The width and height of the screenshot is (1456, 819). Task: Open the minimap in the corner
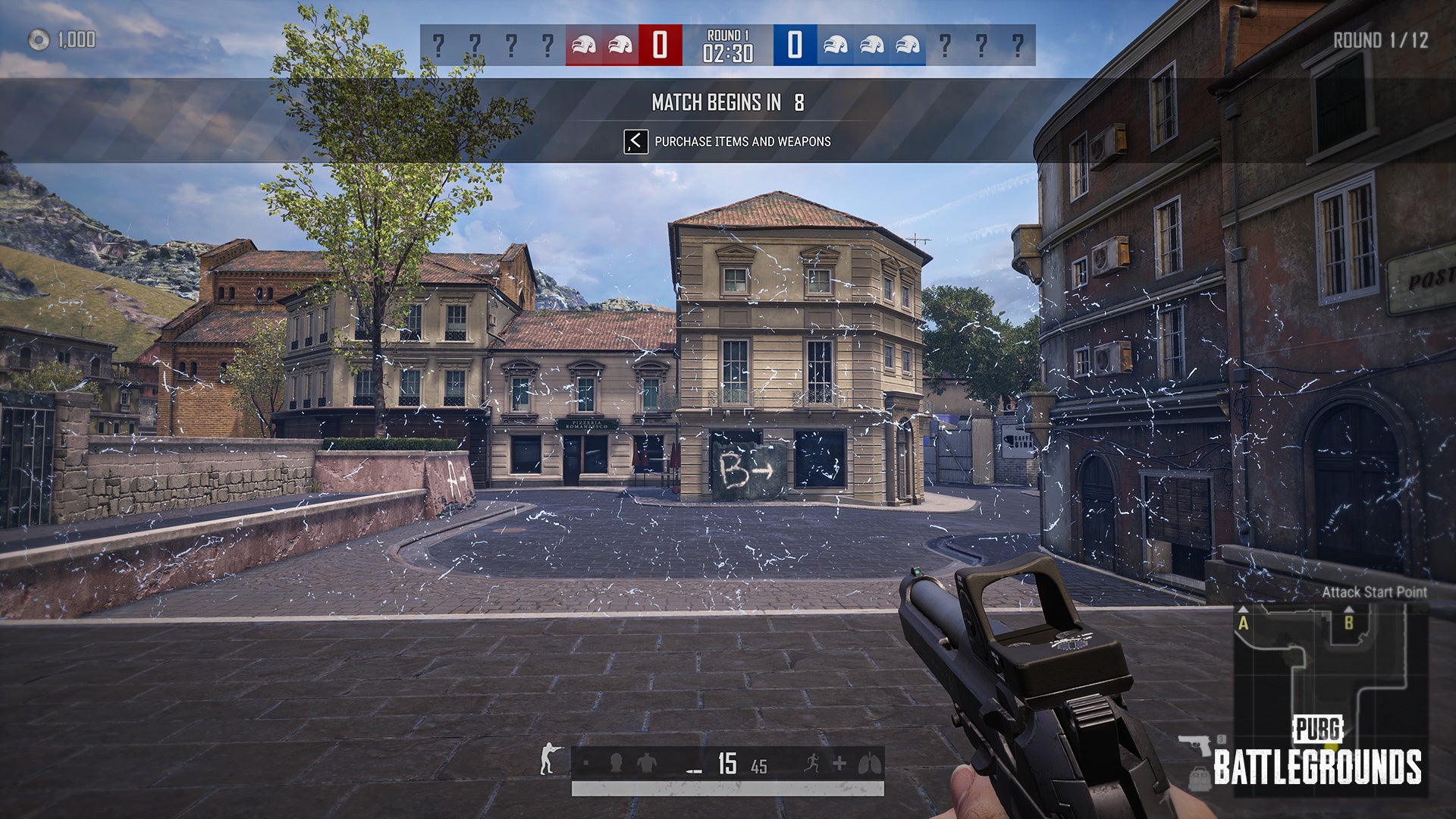[1331, 698]
